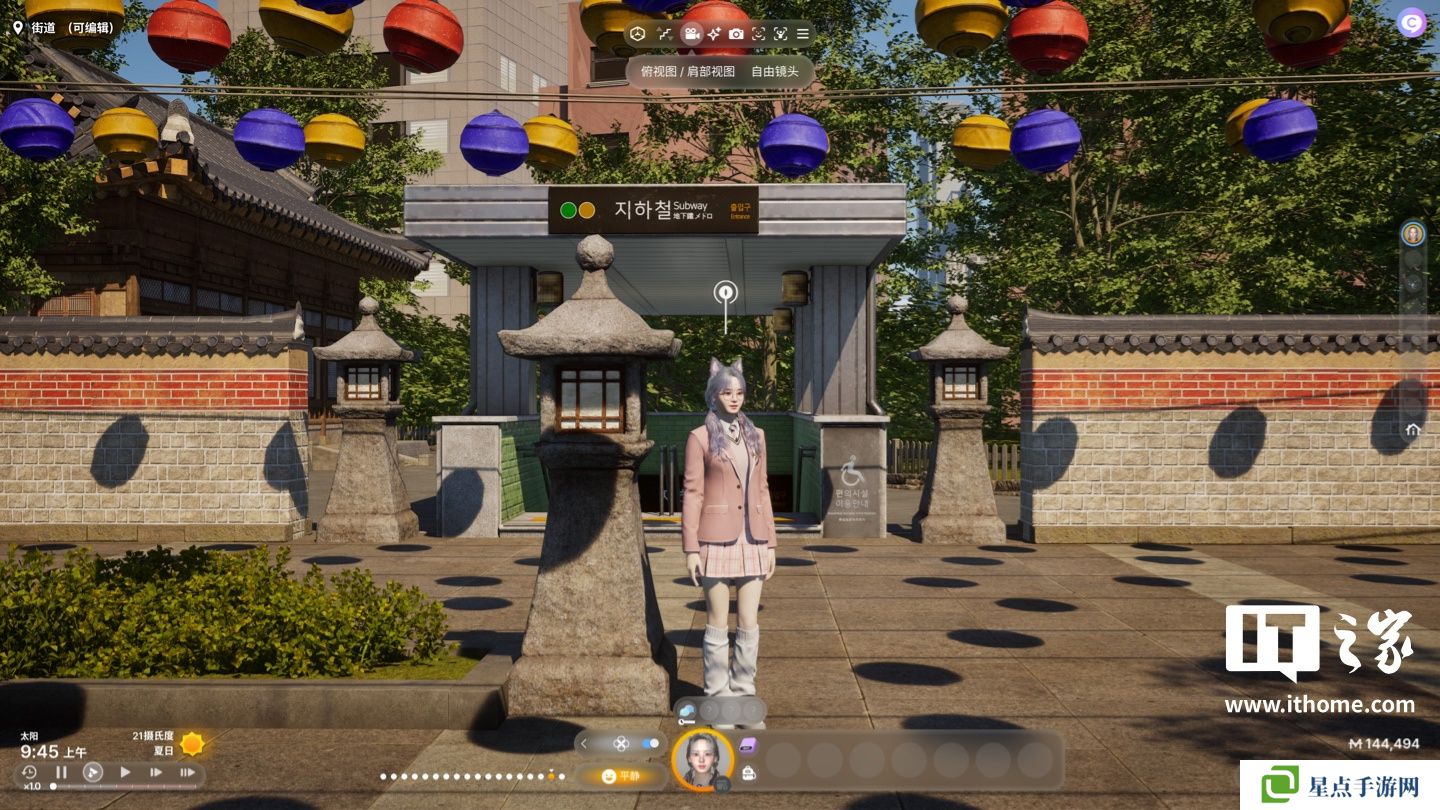
Task: Set time to normal play speed
Action: (125, 772)
